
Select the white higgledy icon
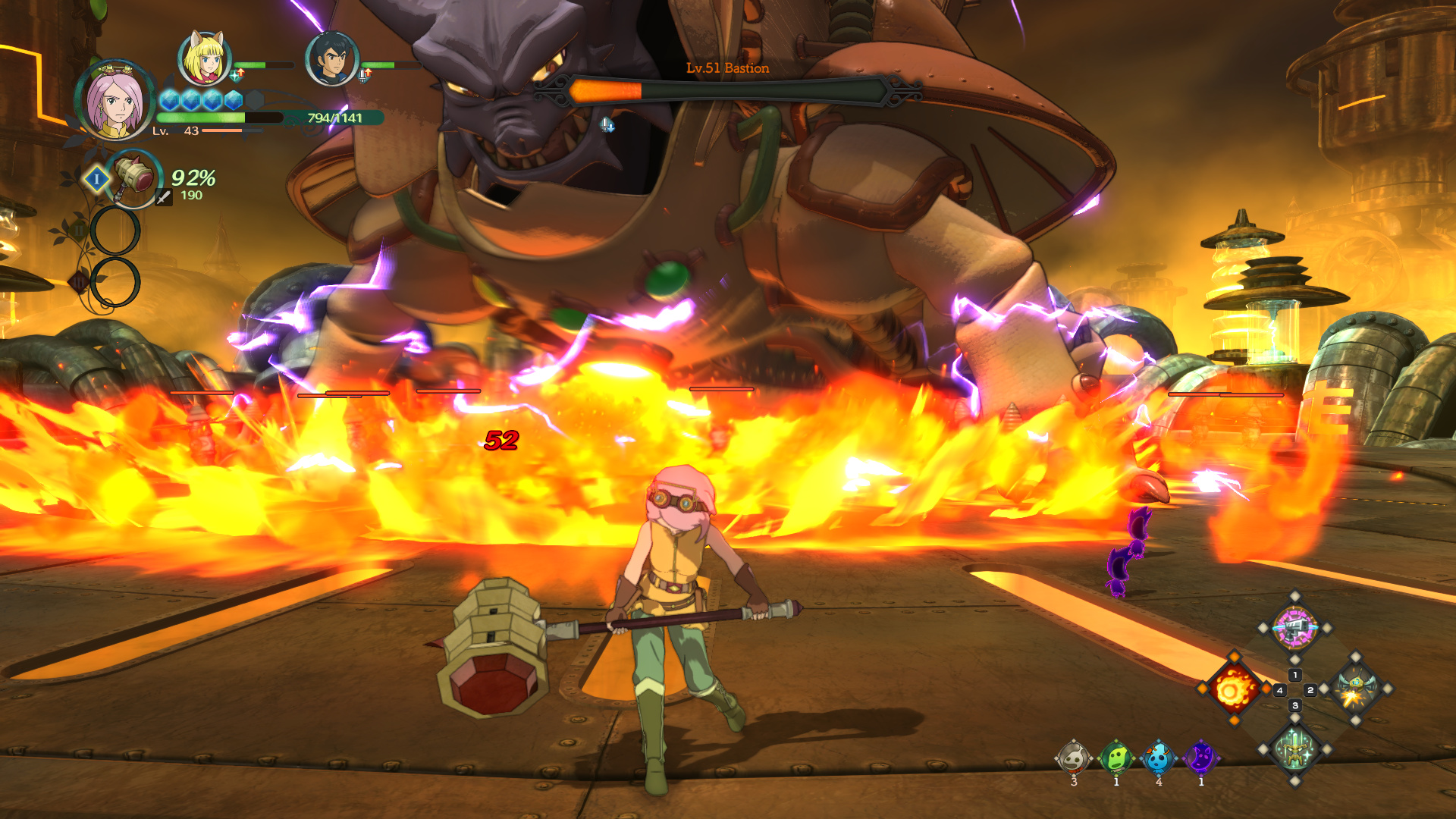(x=1073, y=758)
